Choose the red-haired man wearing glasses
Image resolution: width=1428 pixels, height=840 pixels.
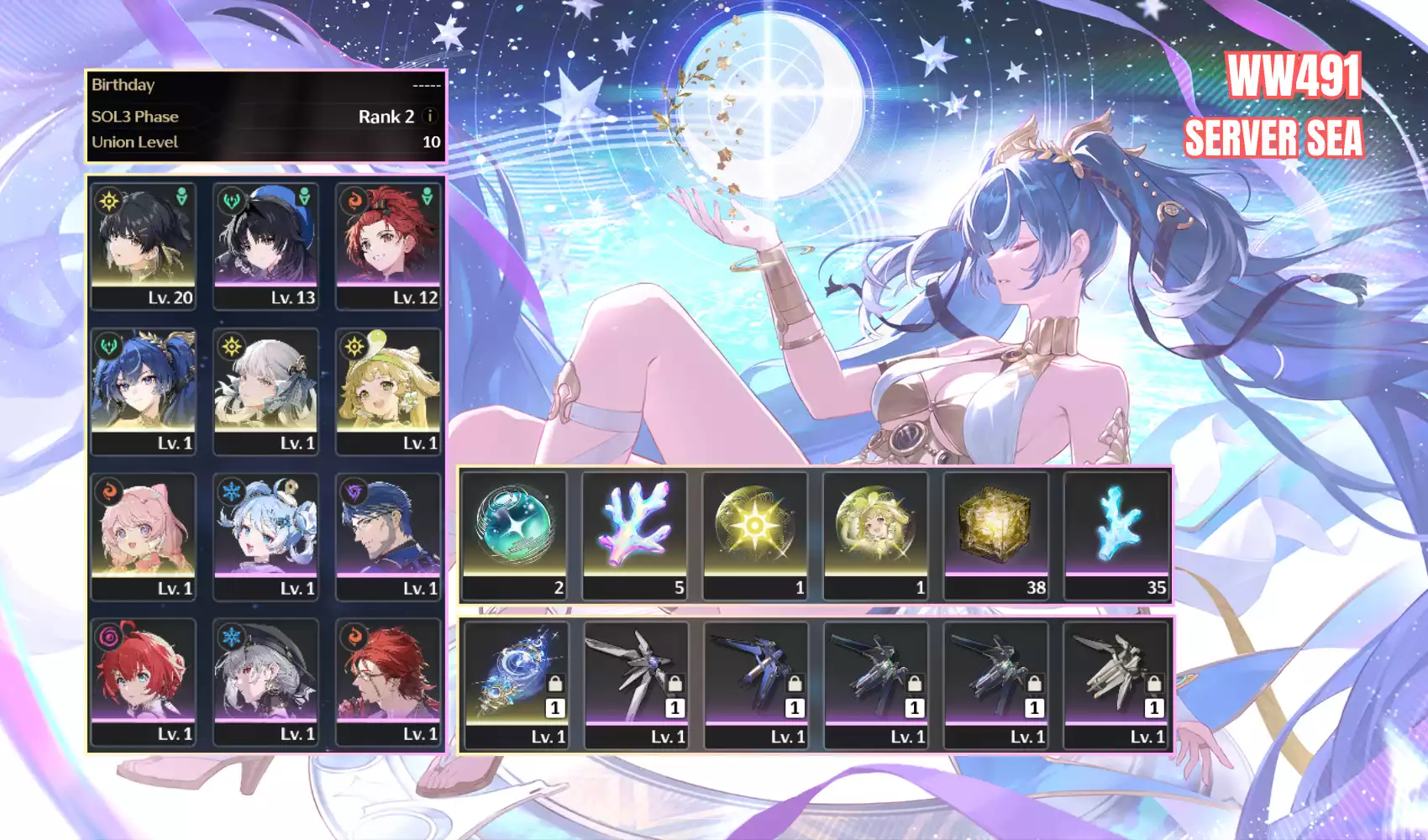[388, 681]
